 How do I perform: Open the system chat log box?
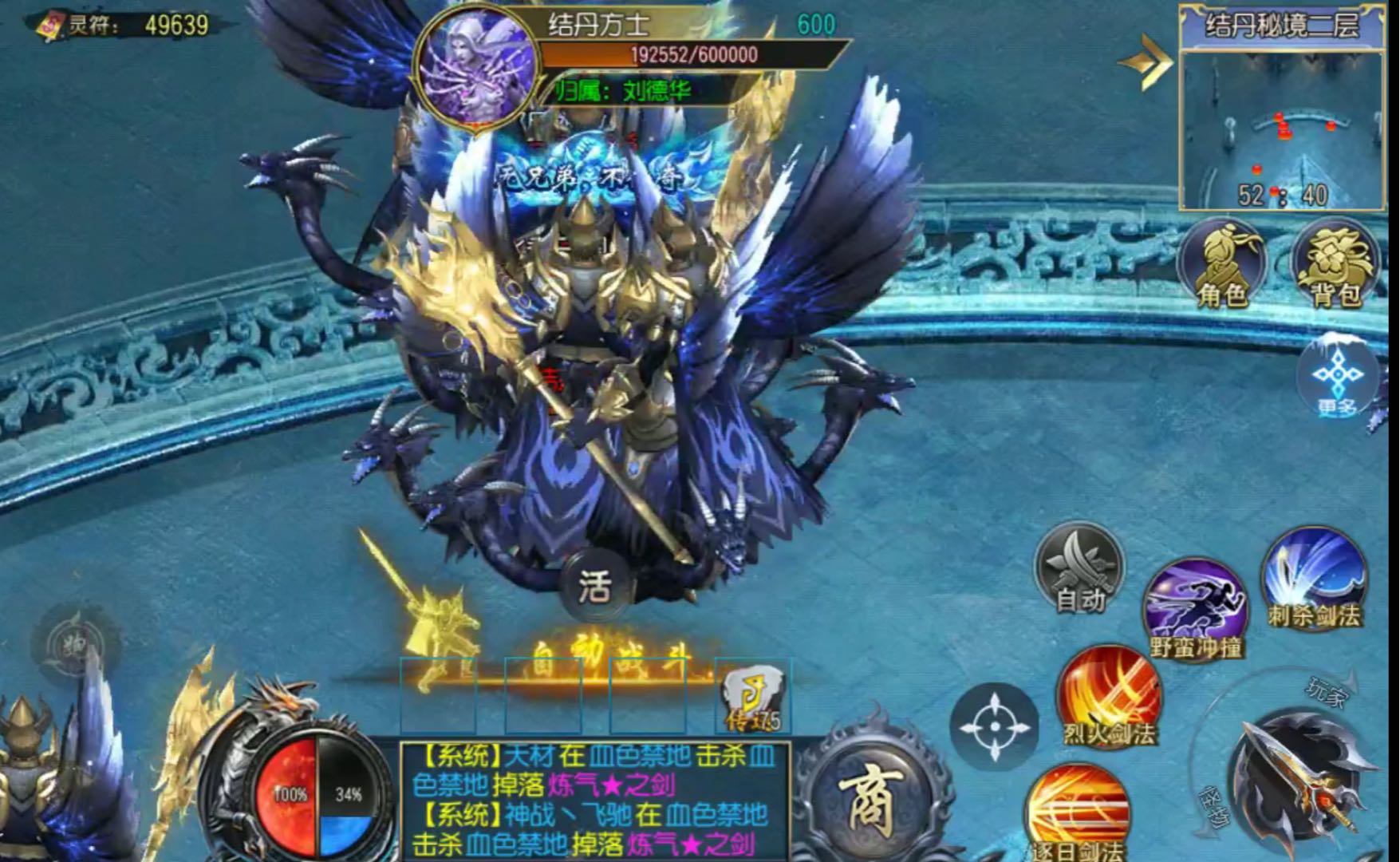pyautogui.click(x=594, y=800)
